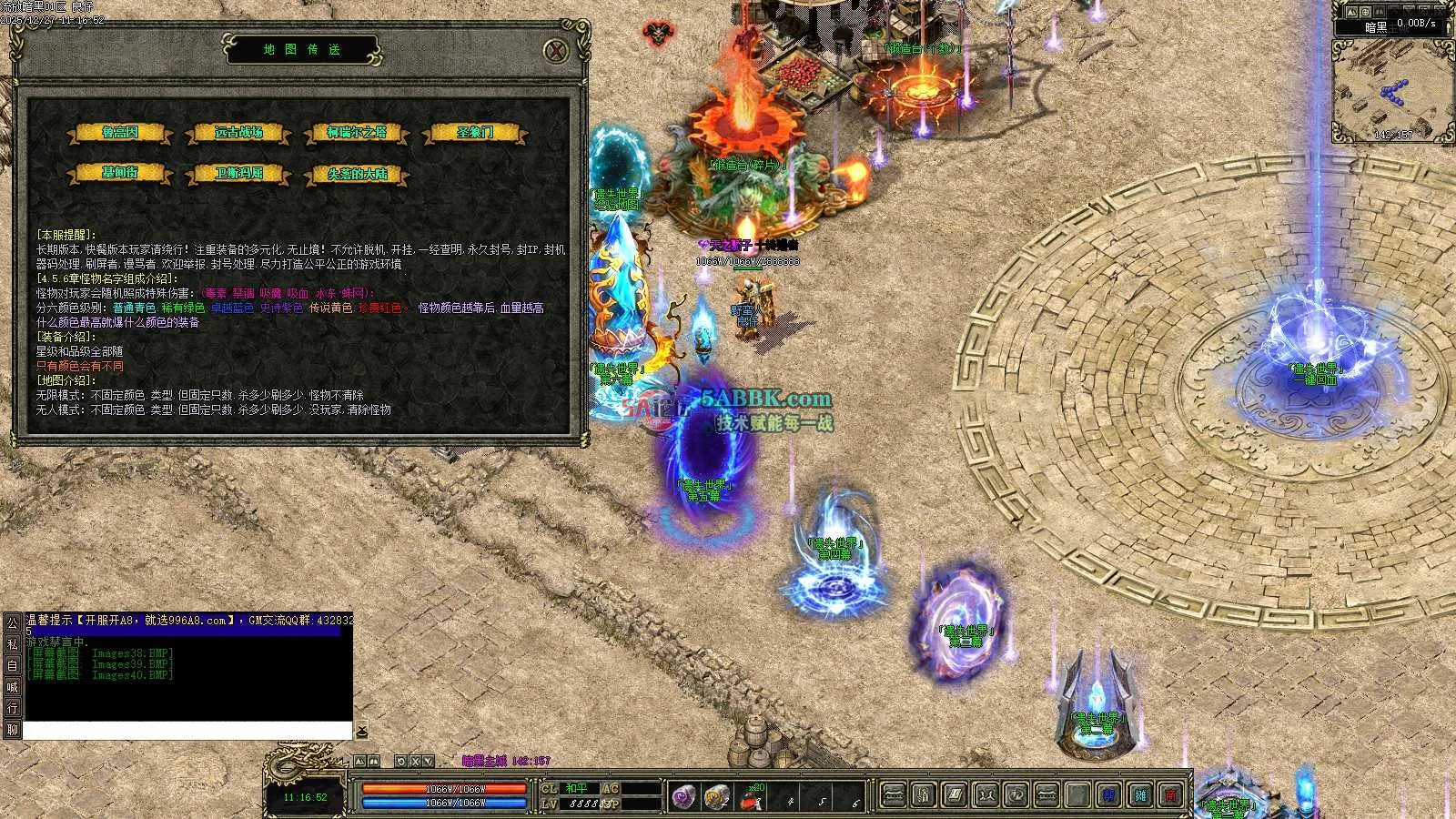1456x819 pixels.
Task: Select 柯瑞尔之塔 teleport button
Action: (x=357, y=133)
